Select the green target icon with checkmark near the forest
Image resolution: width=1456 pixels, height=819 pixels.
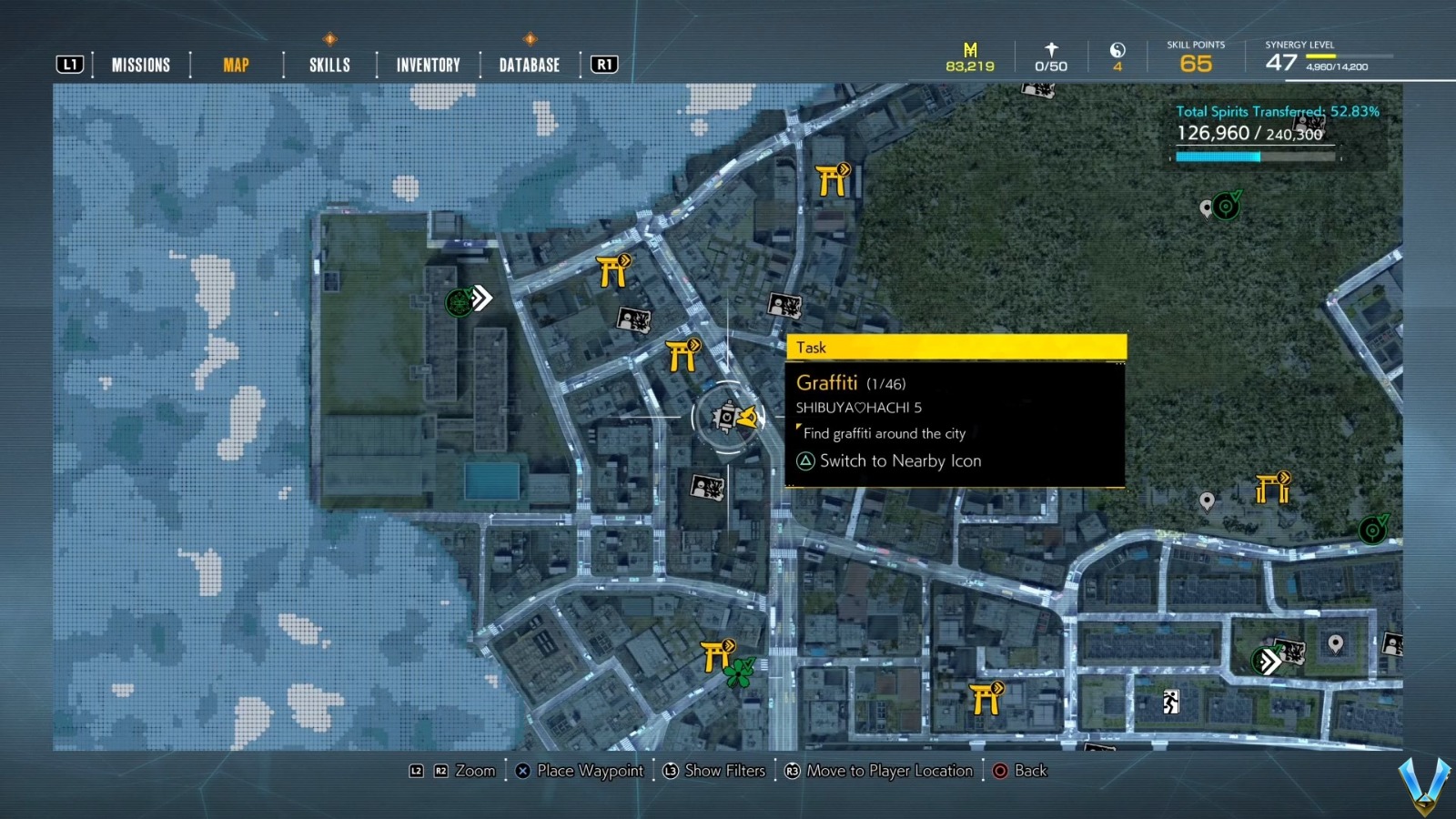pos(1227,207)
